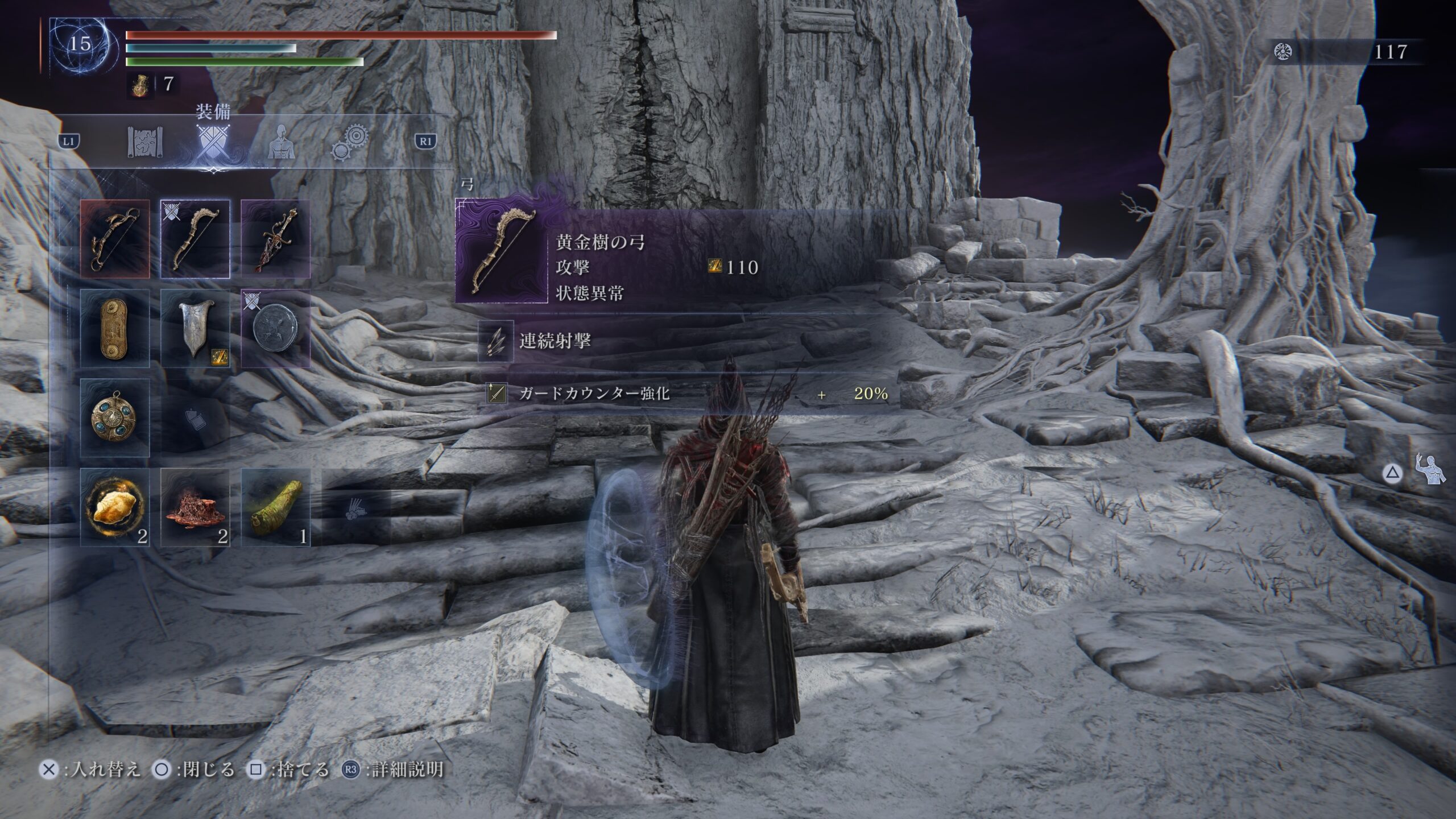Click the 連続射撃 skill icon

click(x=495, y=341)
